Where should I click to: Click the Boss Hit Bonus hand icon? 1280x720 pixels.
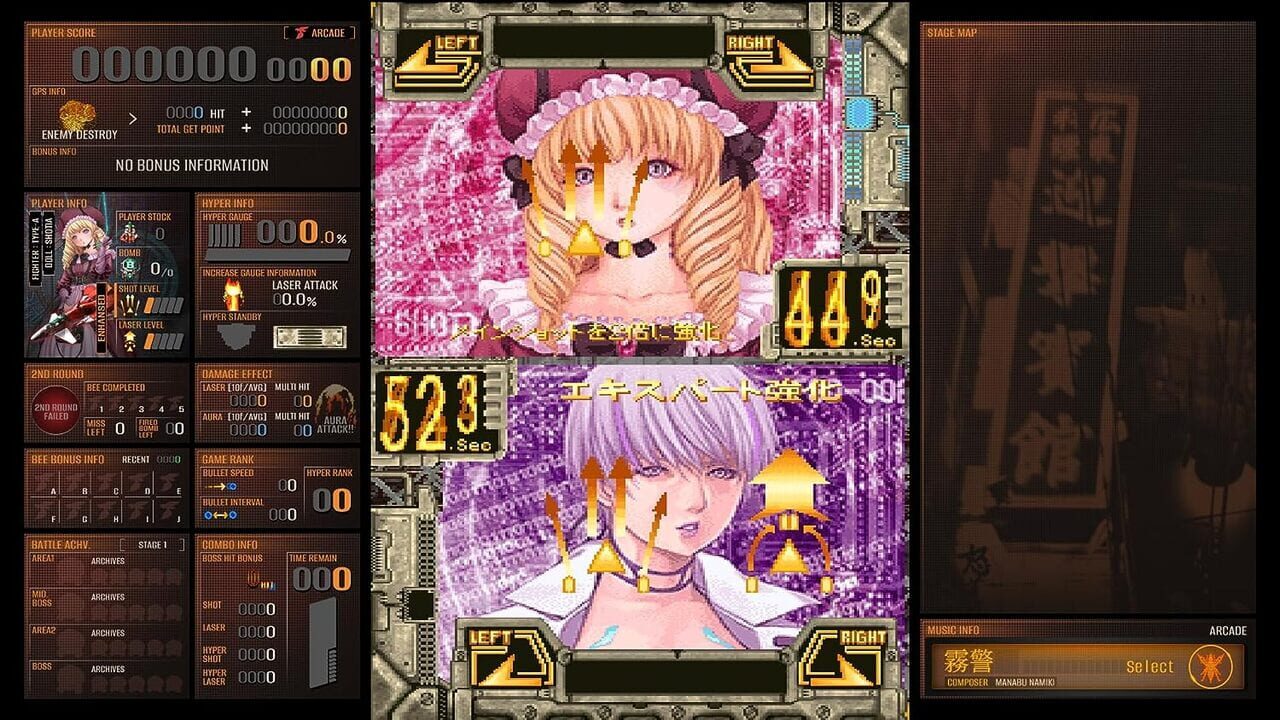pos(252,580)
